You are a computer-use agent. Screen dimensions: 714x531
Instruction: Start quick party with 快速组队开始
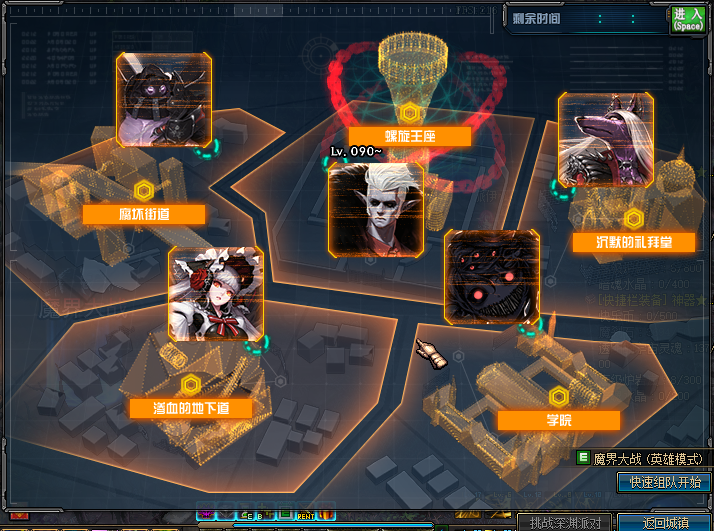(x=663, y=482)
